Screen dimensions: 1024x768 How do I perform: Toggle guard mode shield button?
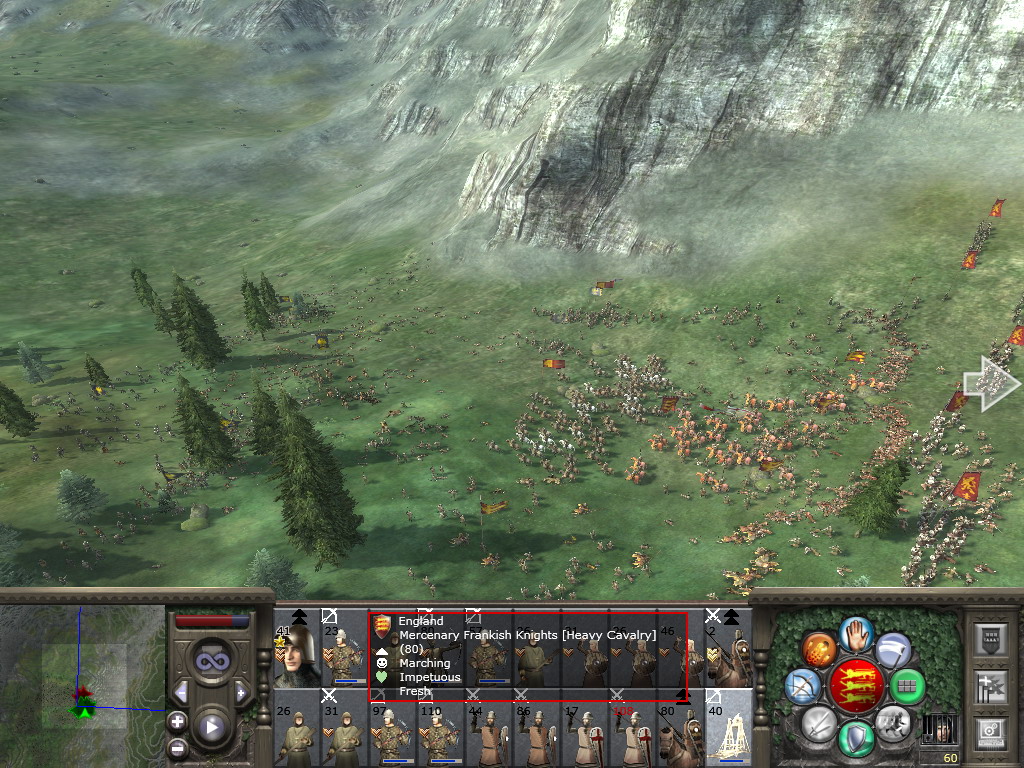pos(854,739)
